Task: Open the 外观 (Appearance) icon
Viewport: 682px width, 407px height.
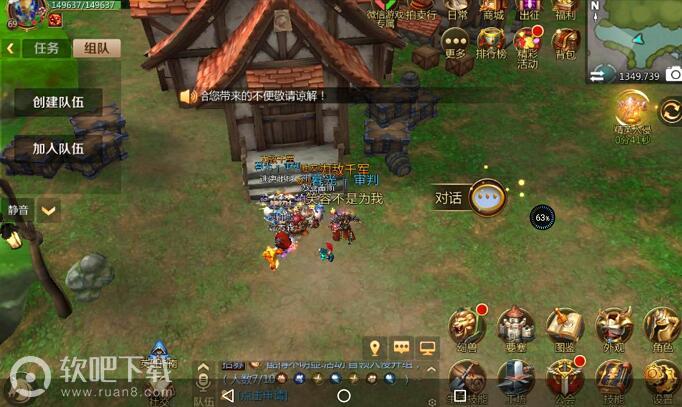Action: pos(614,326)
